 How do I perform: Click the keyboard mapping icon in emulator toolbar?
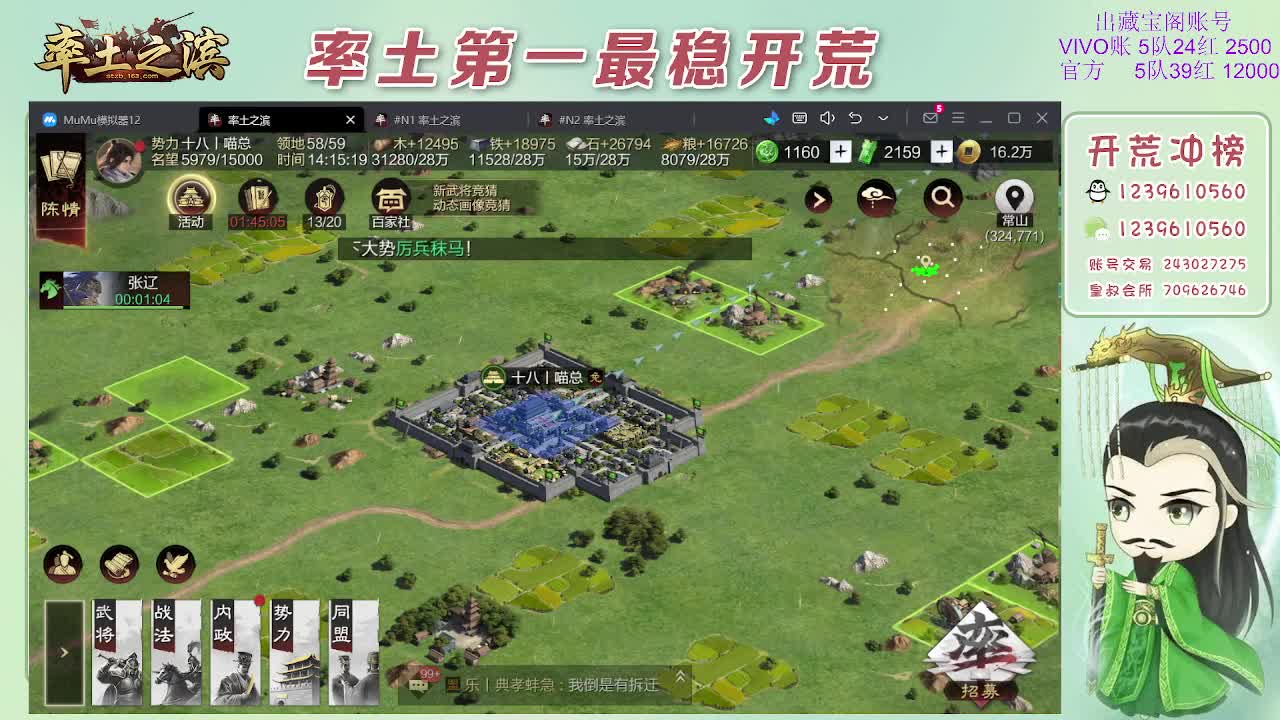801,119
